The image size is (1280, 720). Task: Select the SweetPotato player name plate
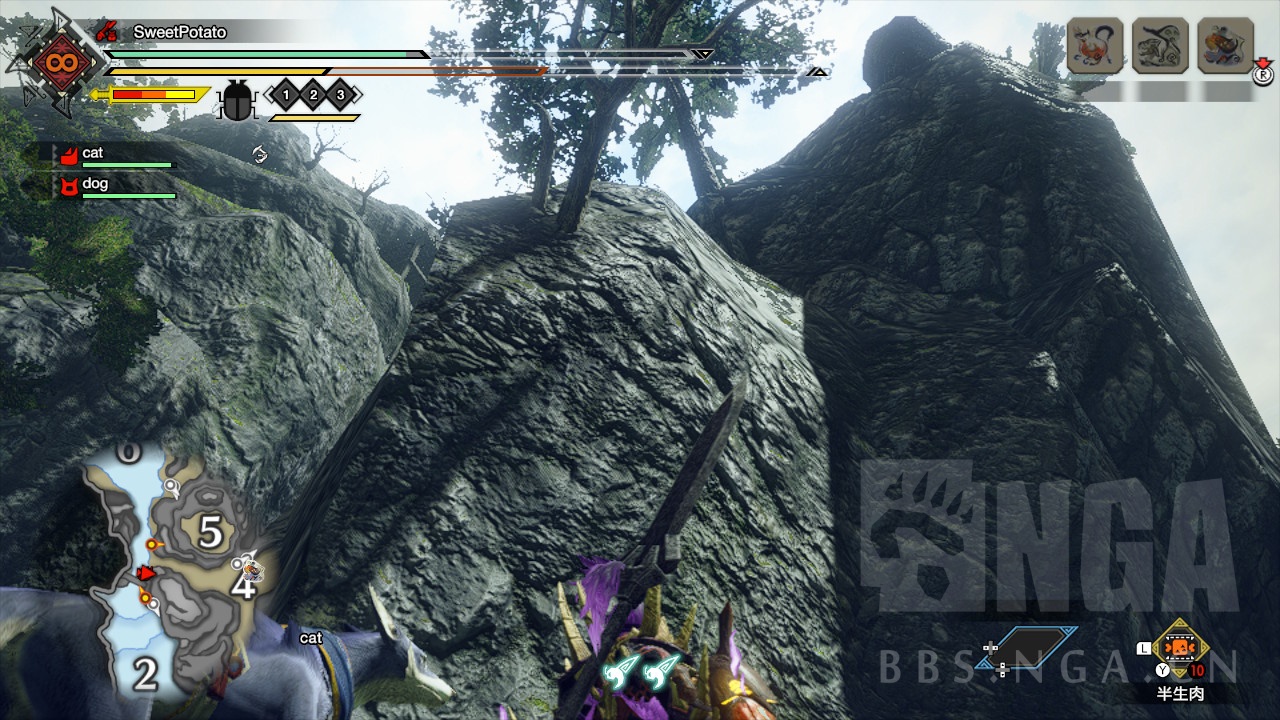180,32
